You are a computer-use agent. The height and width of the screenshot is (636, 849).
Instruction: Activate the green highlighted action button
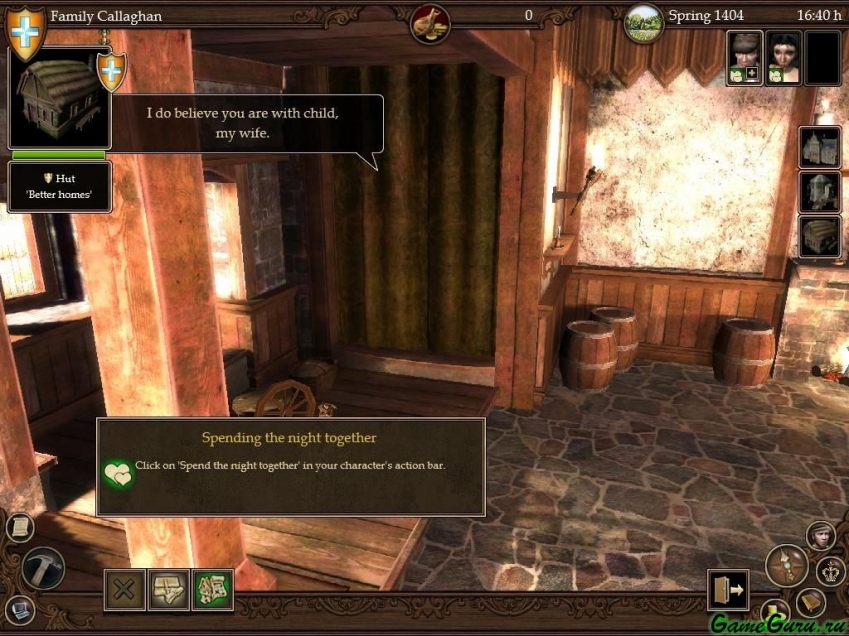coord(212,589)
